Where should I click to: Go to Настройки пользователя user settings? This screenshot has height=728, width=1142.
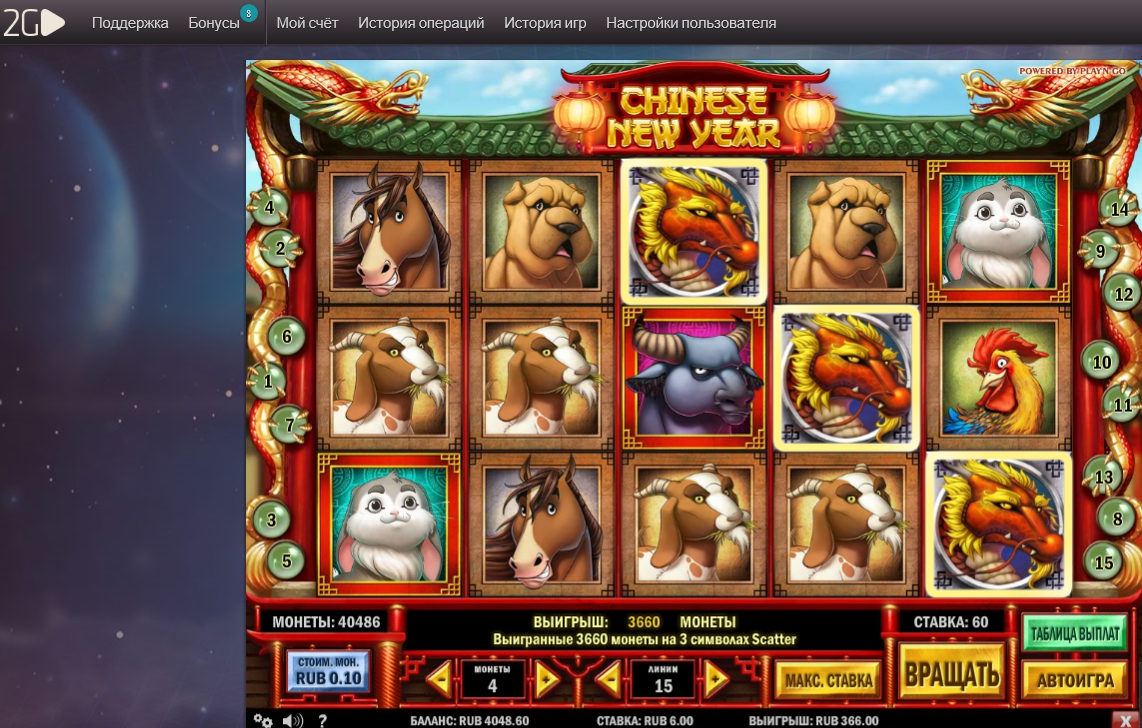coord(691,22)
